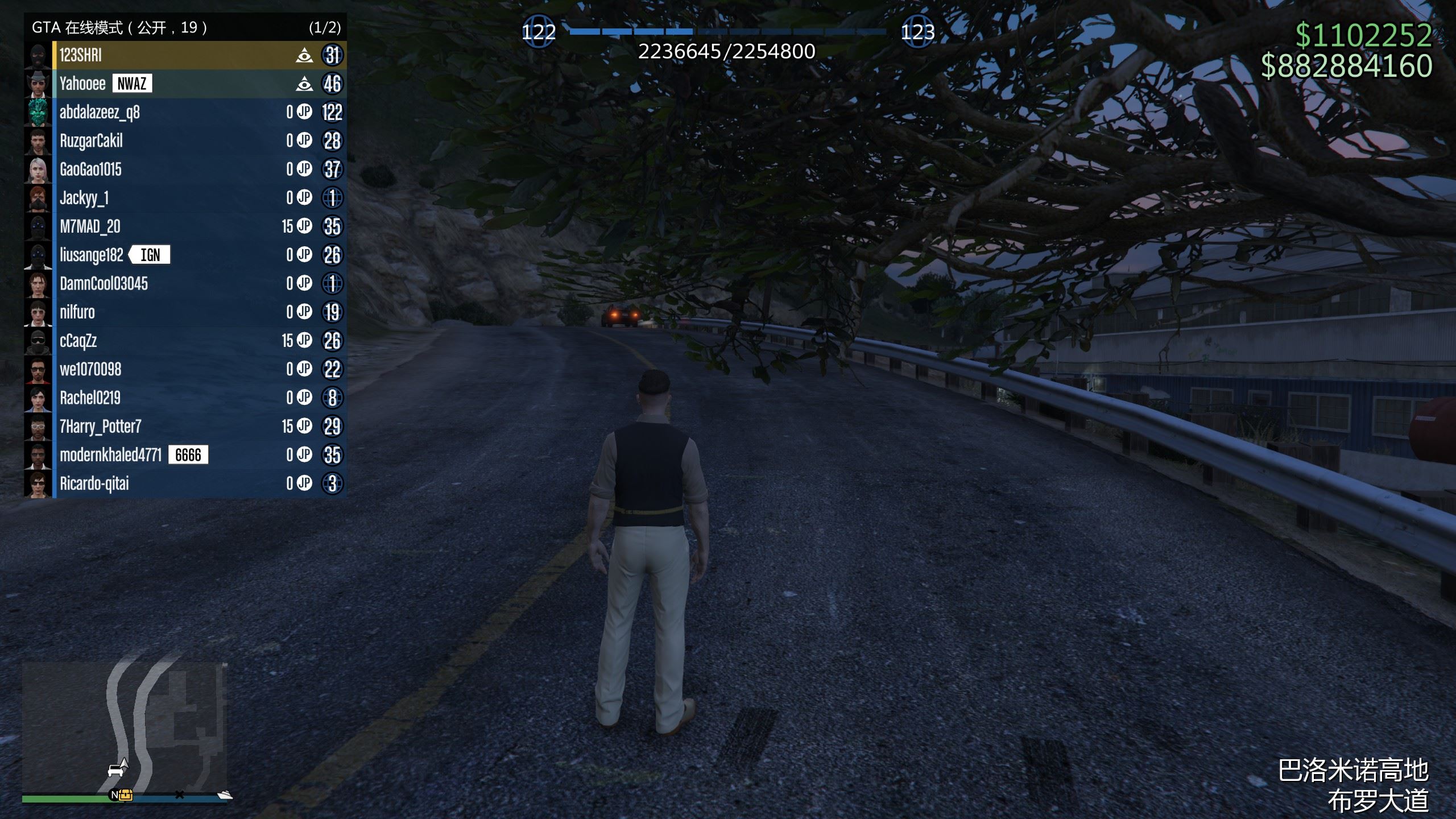Click the NWAZ crew tag beside Yahooee

click(x=132, y=84)
